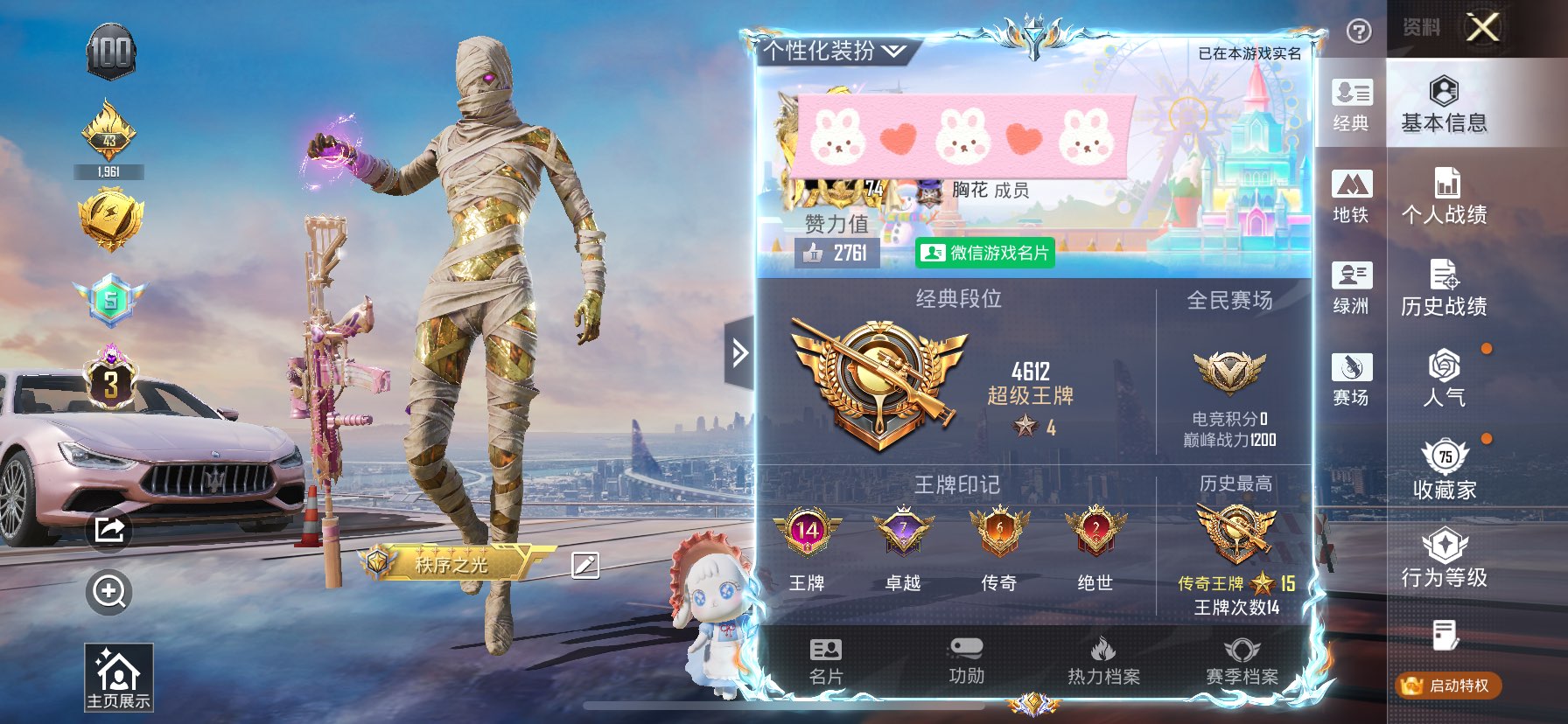Open the 收藏家 collector menu
1568x724 pixels.
(1444, 471)
